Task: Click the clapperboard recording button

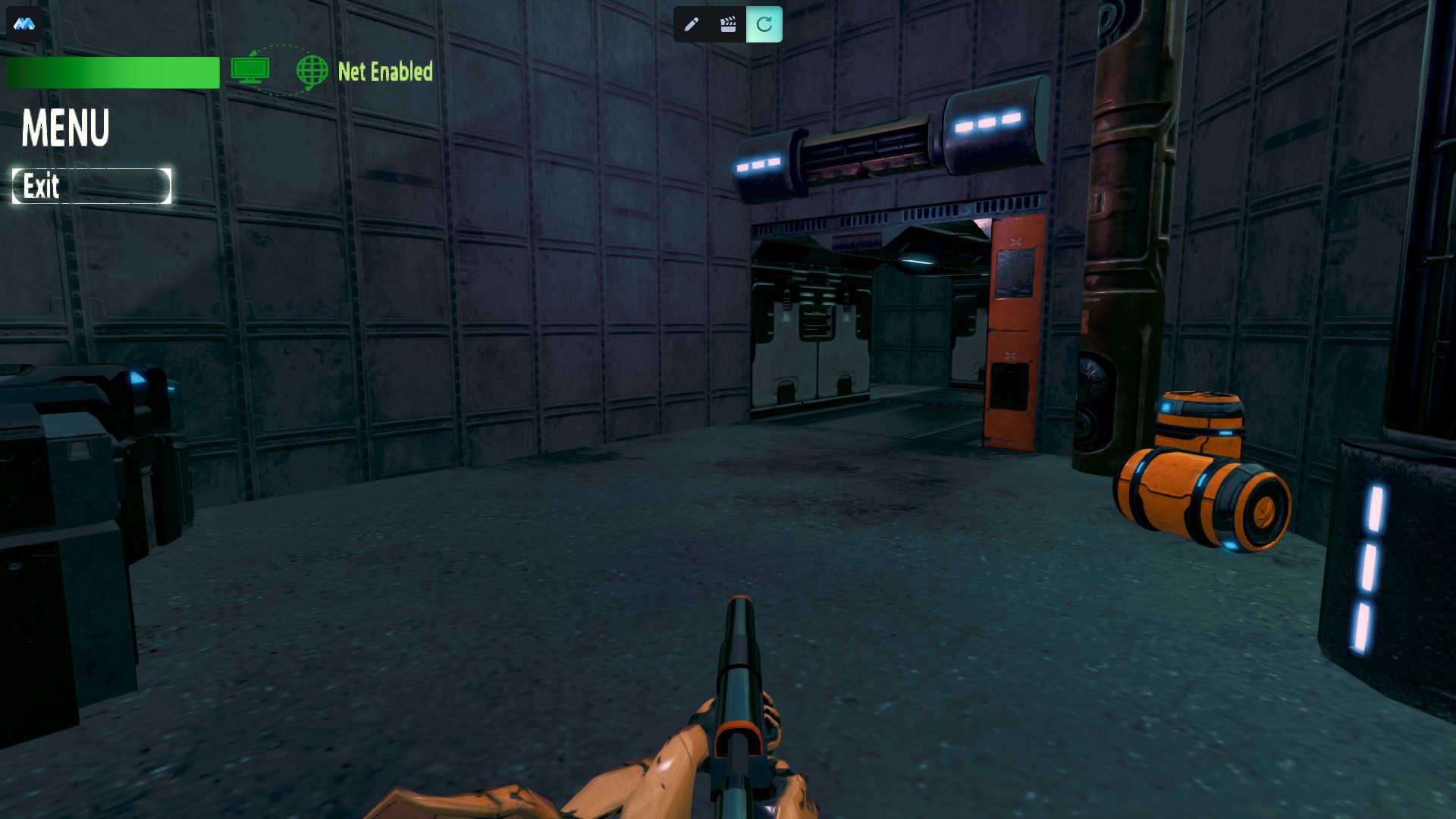Action: tap(728, 24)
